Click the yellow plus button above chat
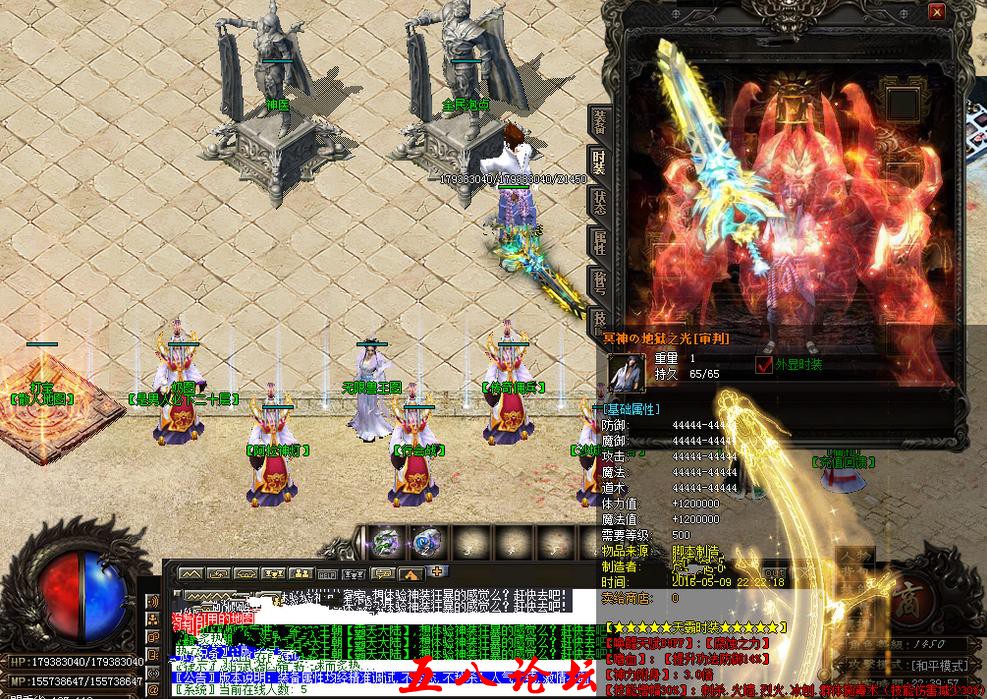The image size is (987, 699). (x=437, y=572)
